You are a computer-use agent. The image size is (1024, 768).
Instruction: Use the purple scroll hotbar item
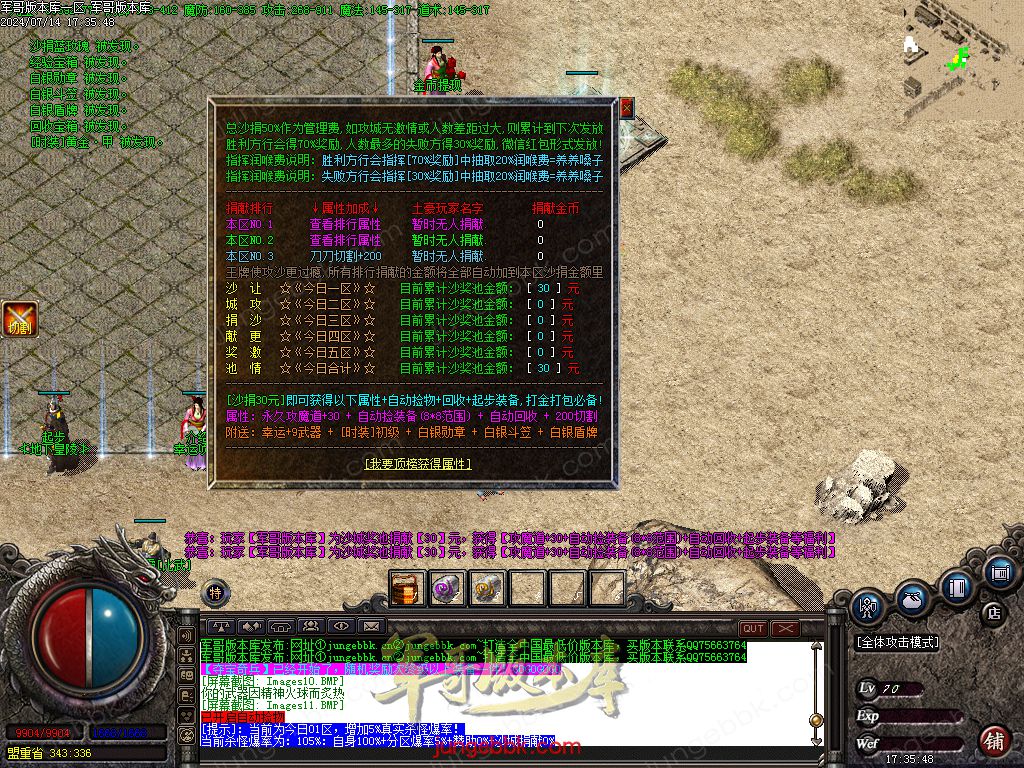[446, 588]
